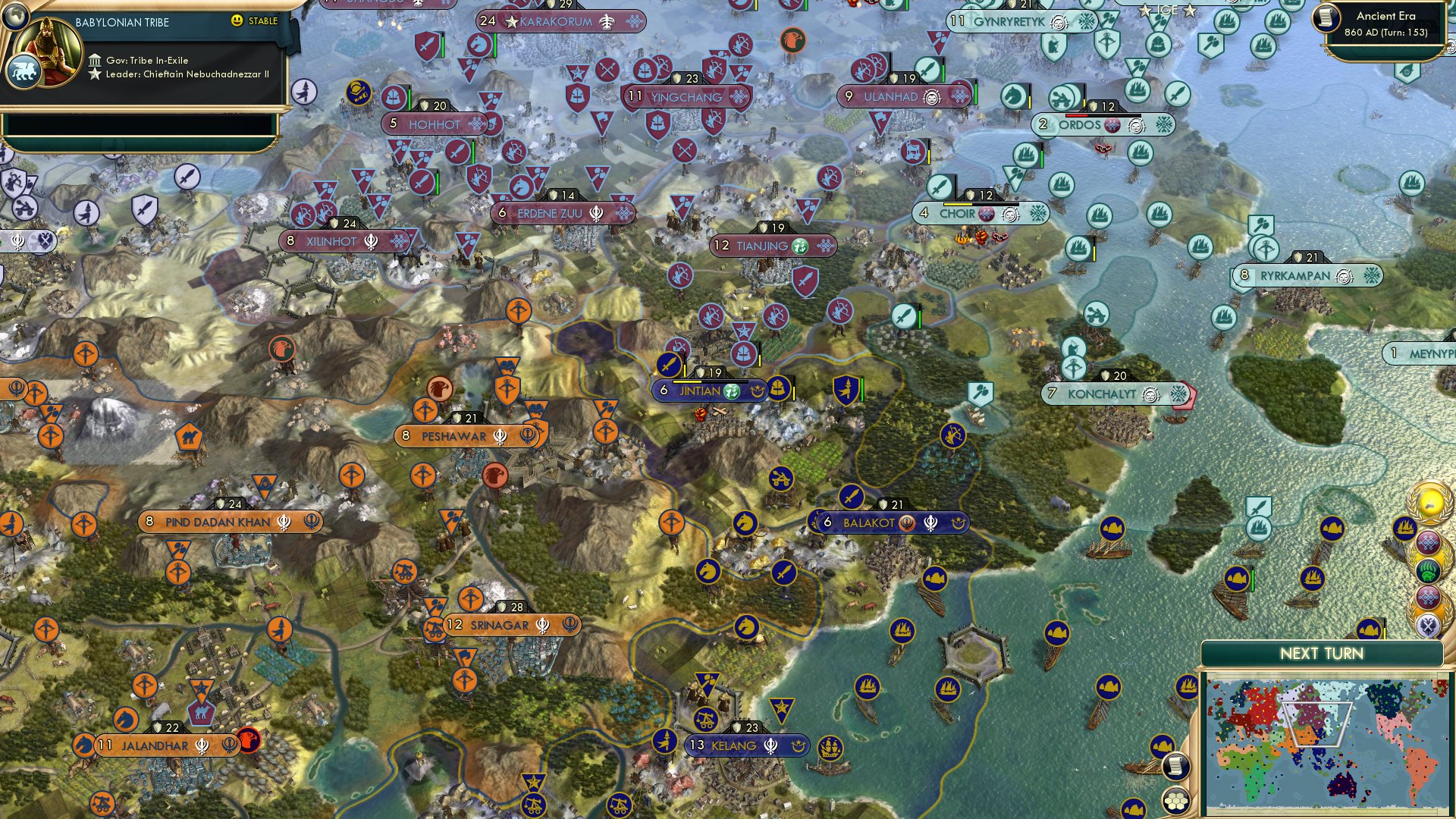Click the Next Turn button
The height and width of the screenshot is (819, 1456).
(1323, 653)
